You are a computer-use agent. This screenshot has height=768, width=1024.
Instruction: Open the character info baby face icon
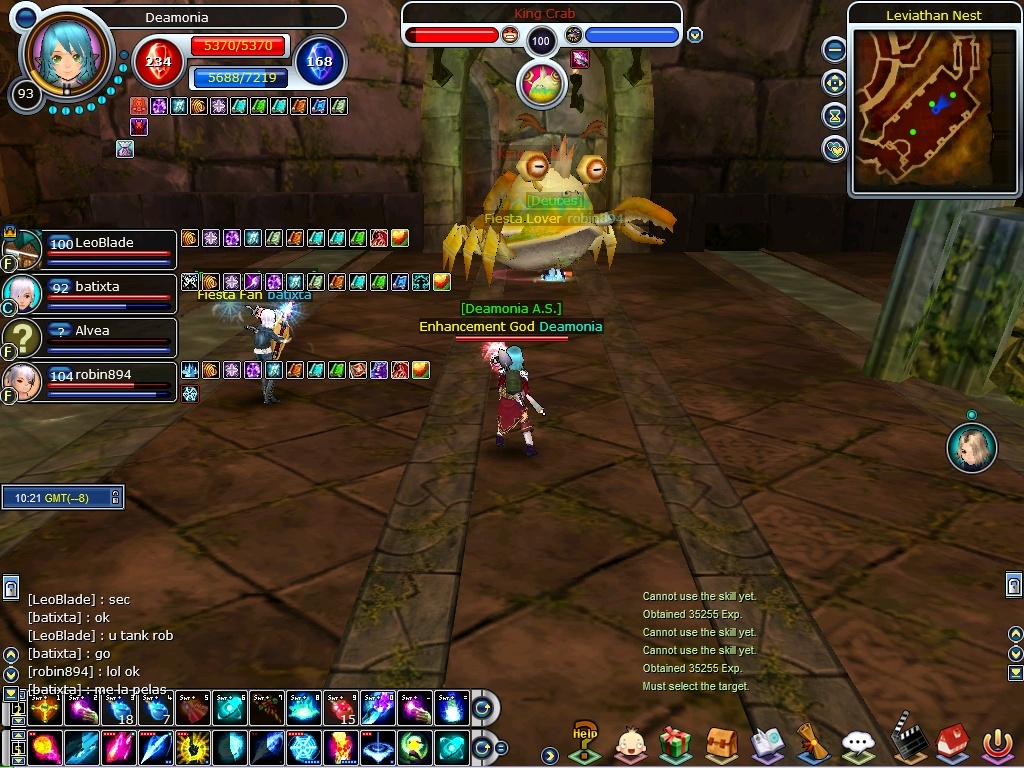[630, 743]
